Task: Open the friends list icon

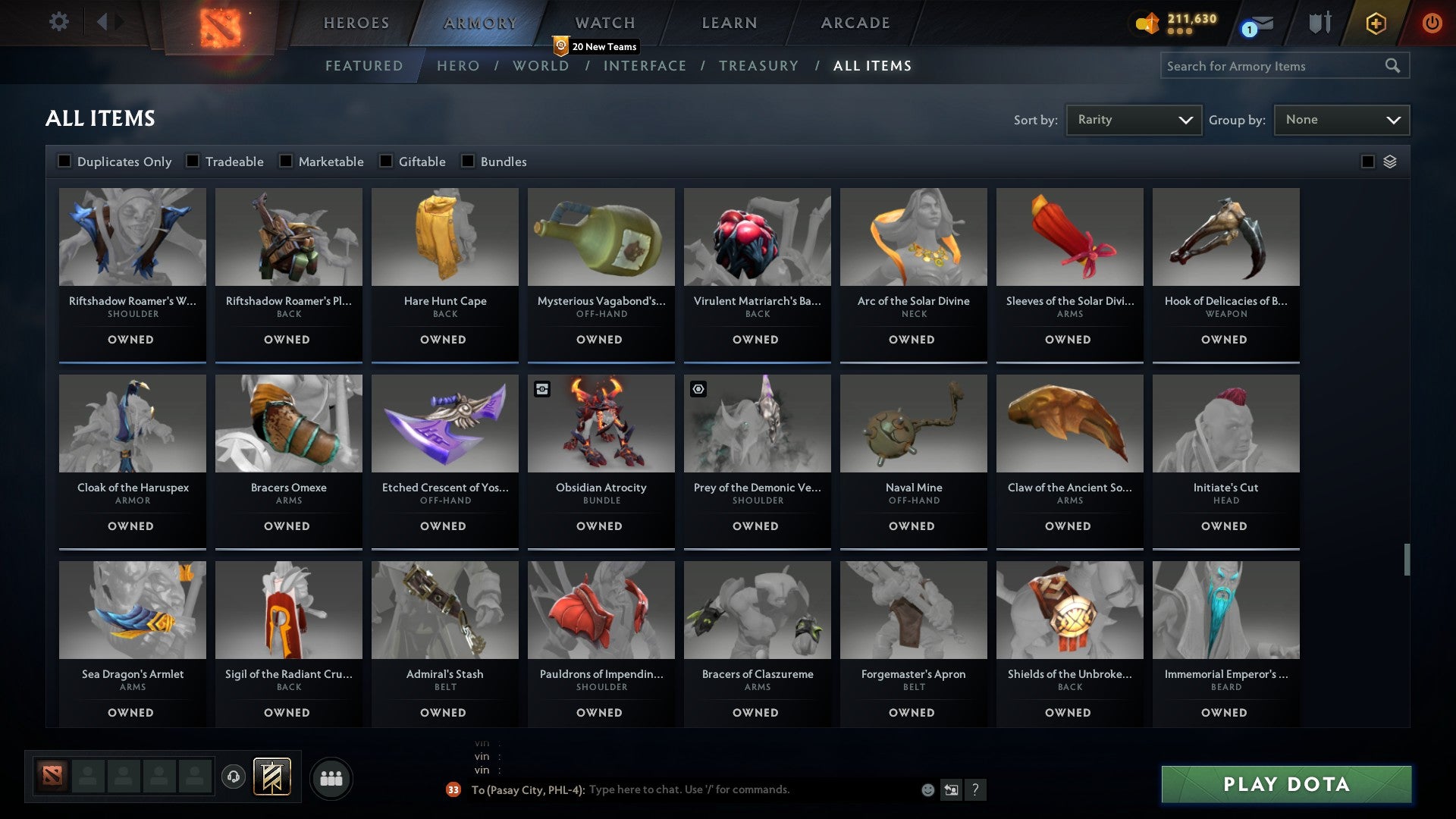Action: pyautogui.click(x=331, y=777)
